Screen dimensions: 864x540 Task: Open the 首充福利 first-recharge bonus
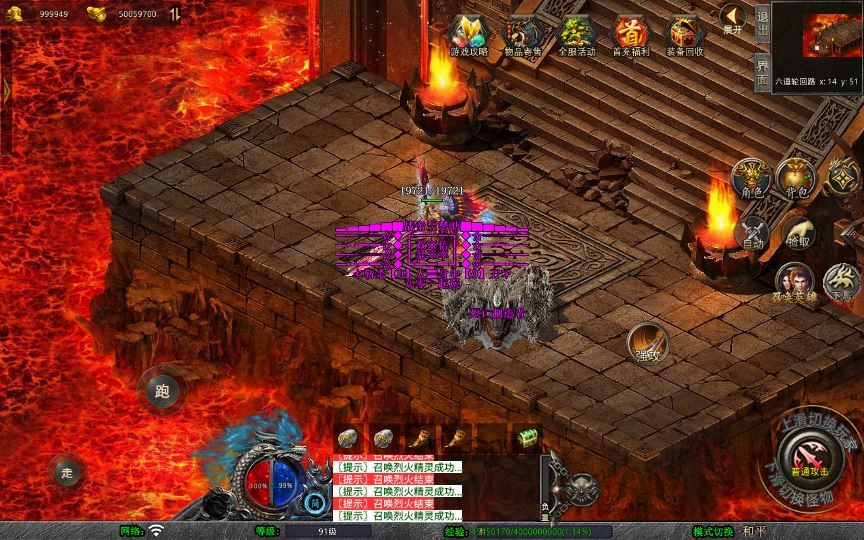click(631, 36)
